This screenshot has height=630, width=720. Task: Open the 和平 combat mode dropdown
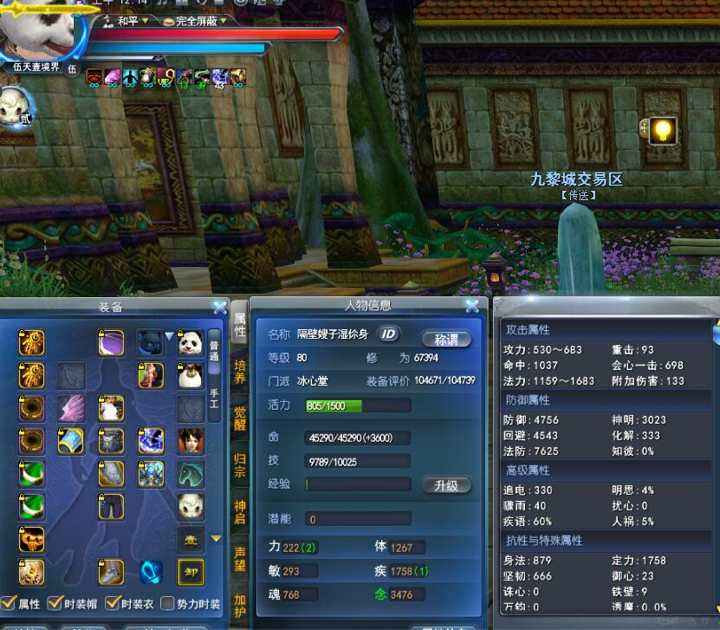(130, 20)
